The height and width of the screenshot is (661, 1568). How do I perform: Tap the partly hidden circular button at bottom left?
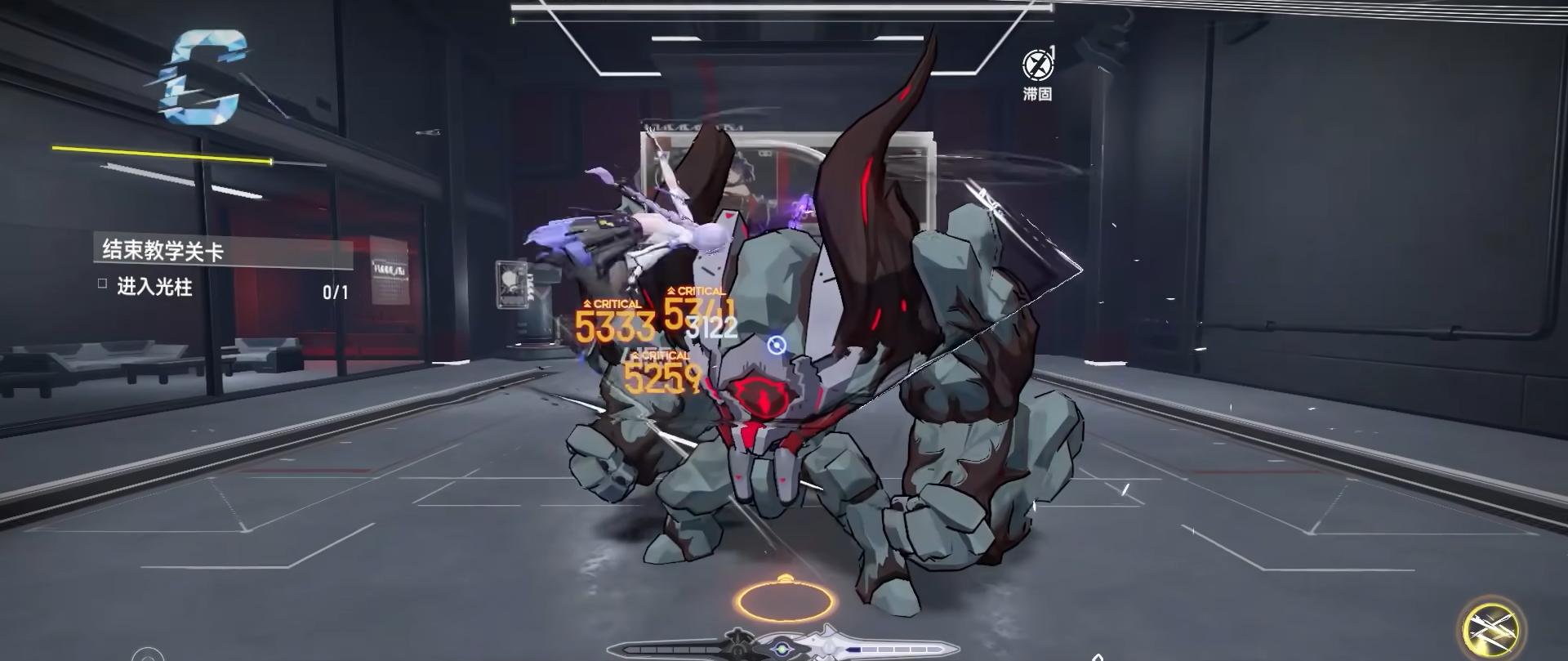tap(148, 654)
